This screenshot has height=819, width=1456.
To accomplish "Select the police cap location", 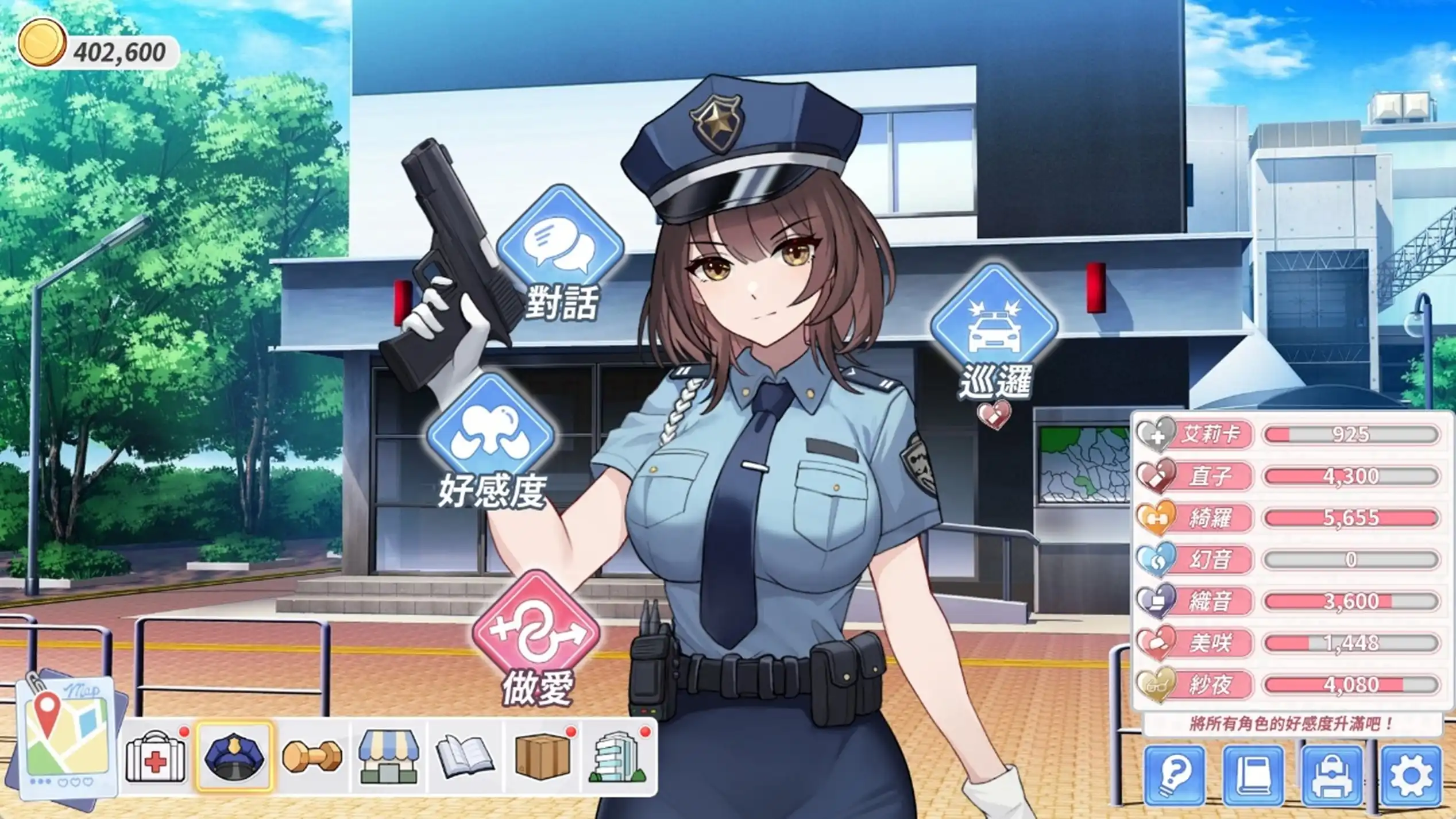I will click(234, 757).
